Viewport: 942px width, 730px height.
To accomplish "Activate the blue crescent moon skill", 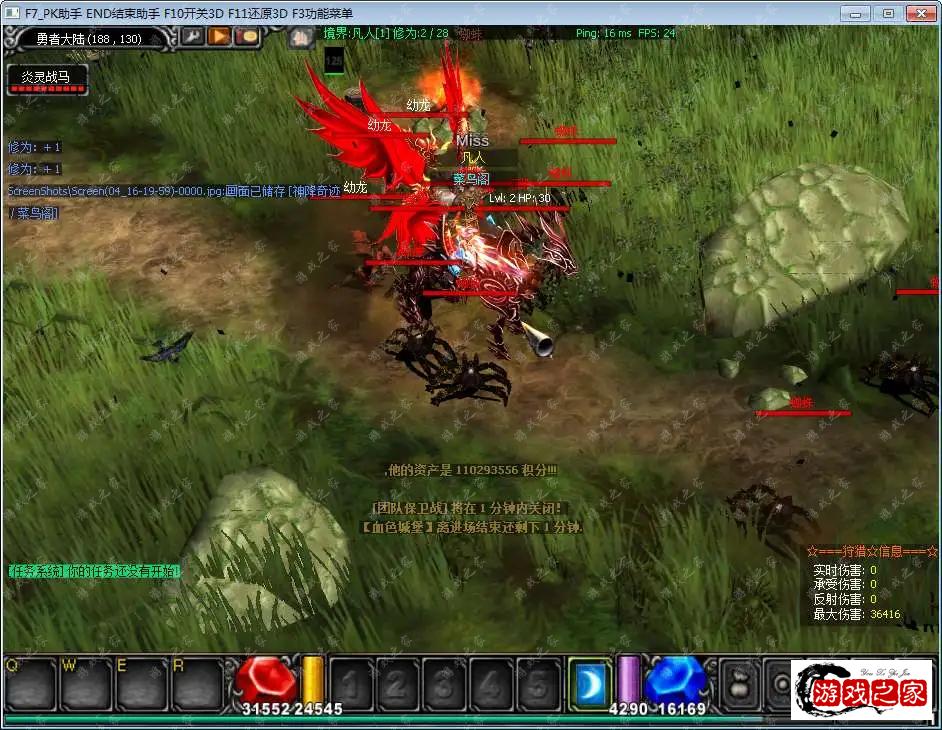I will (590, 683).
